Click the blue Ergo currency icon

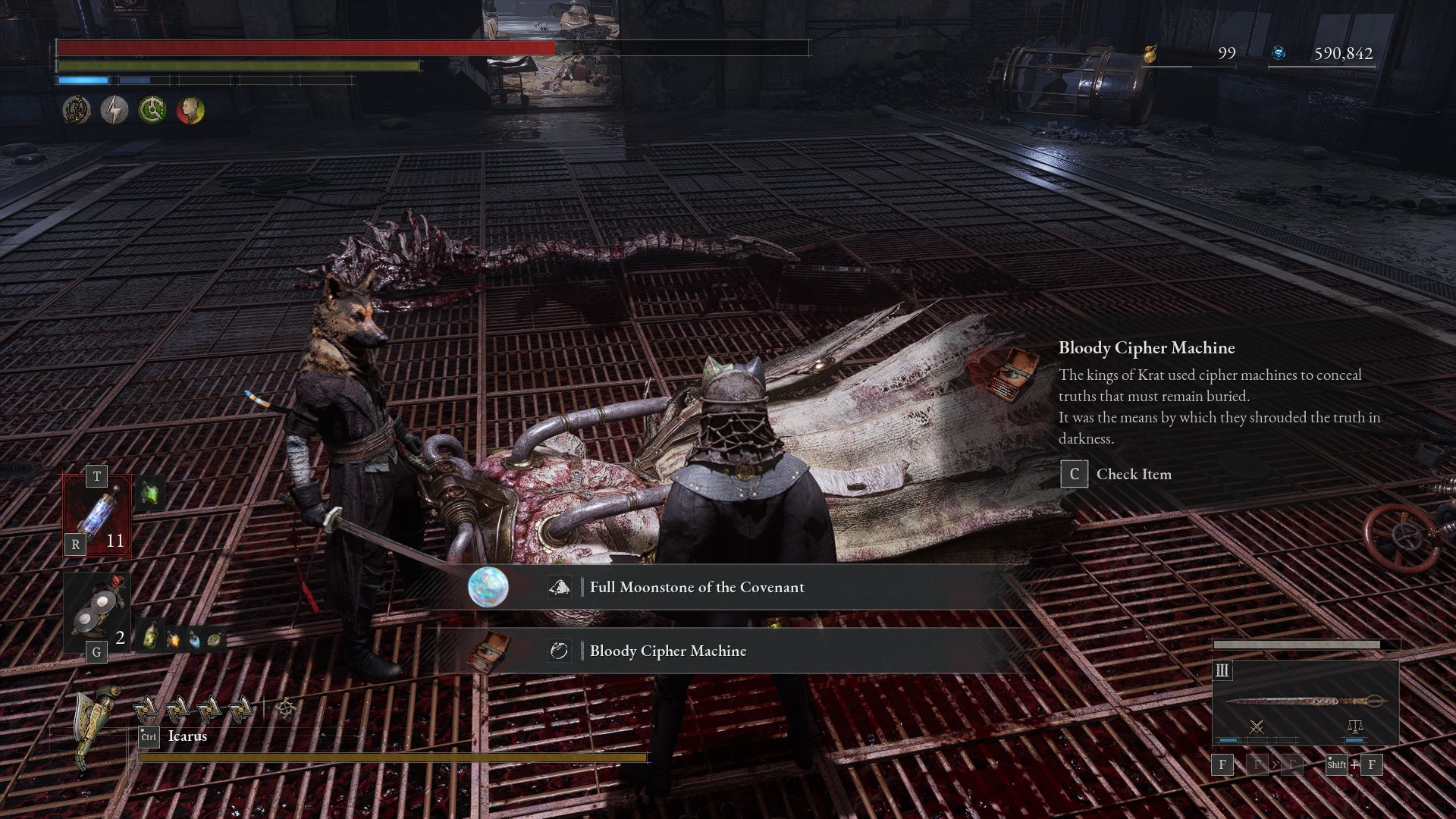click(x=1279, y=53)
